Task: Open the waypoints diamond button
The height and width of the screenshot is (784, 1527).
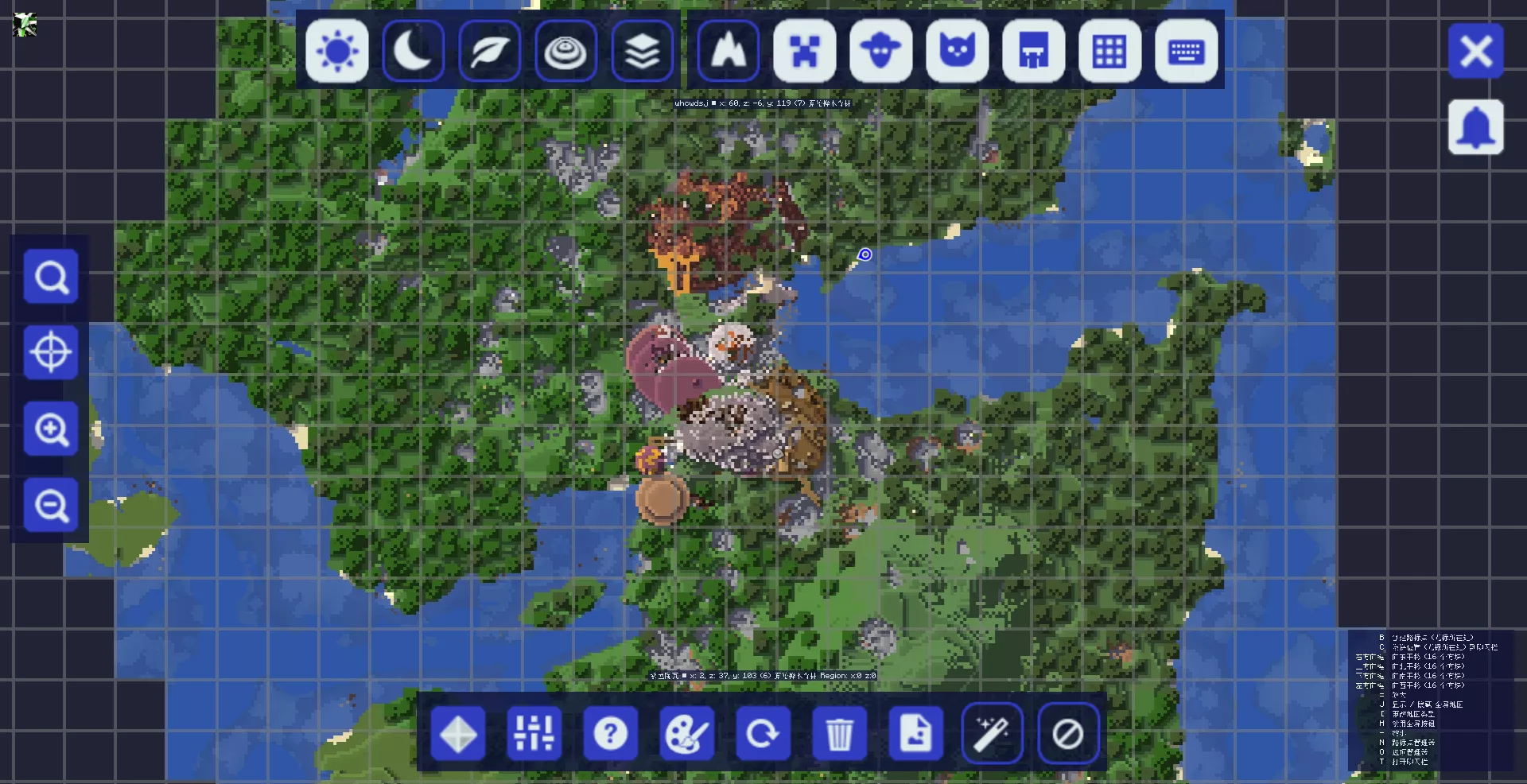Action: [x=458, y=734]
